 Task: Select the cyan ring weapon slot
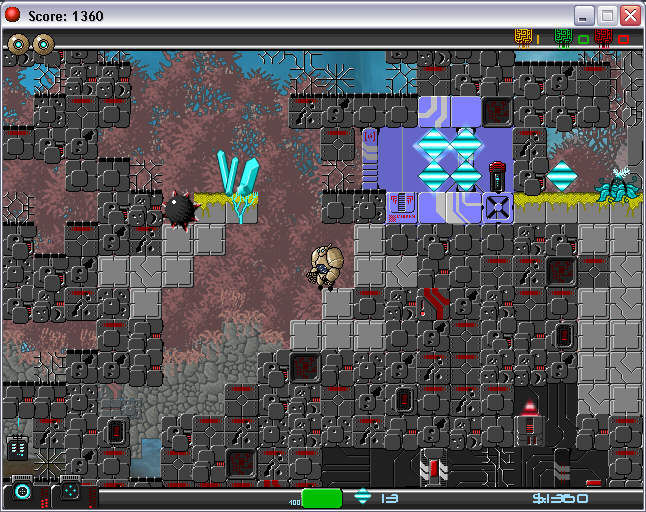click(22, 492)
